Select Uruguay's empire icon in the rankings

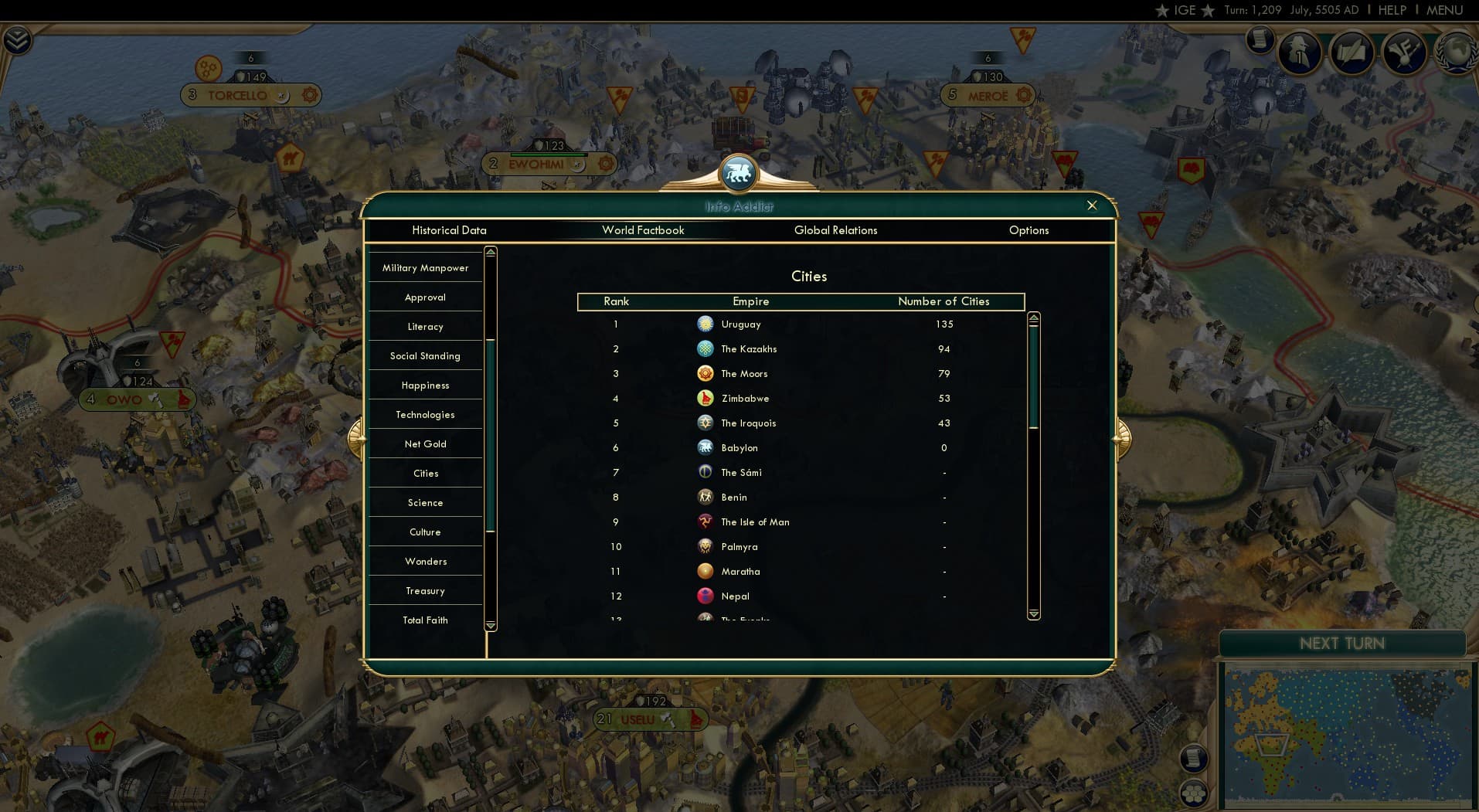tap(705, 324)
